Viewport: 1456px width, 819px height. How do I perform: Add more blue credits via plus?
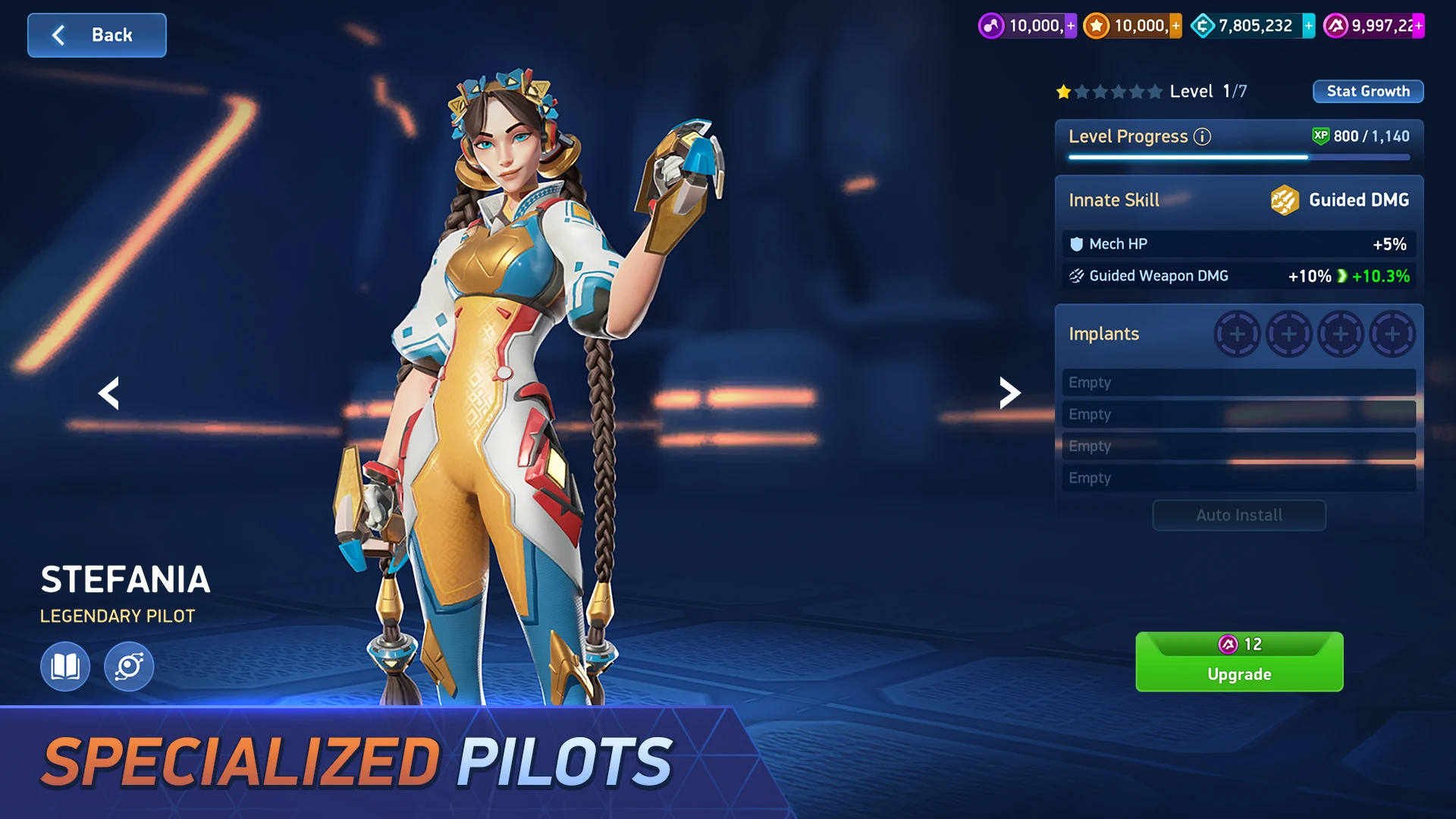point(1308,26)
